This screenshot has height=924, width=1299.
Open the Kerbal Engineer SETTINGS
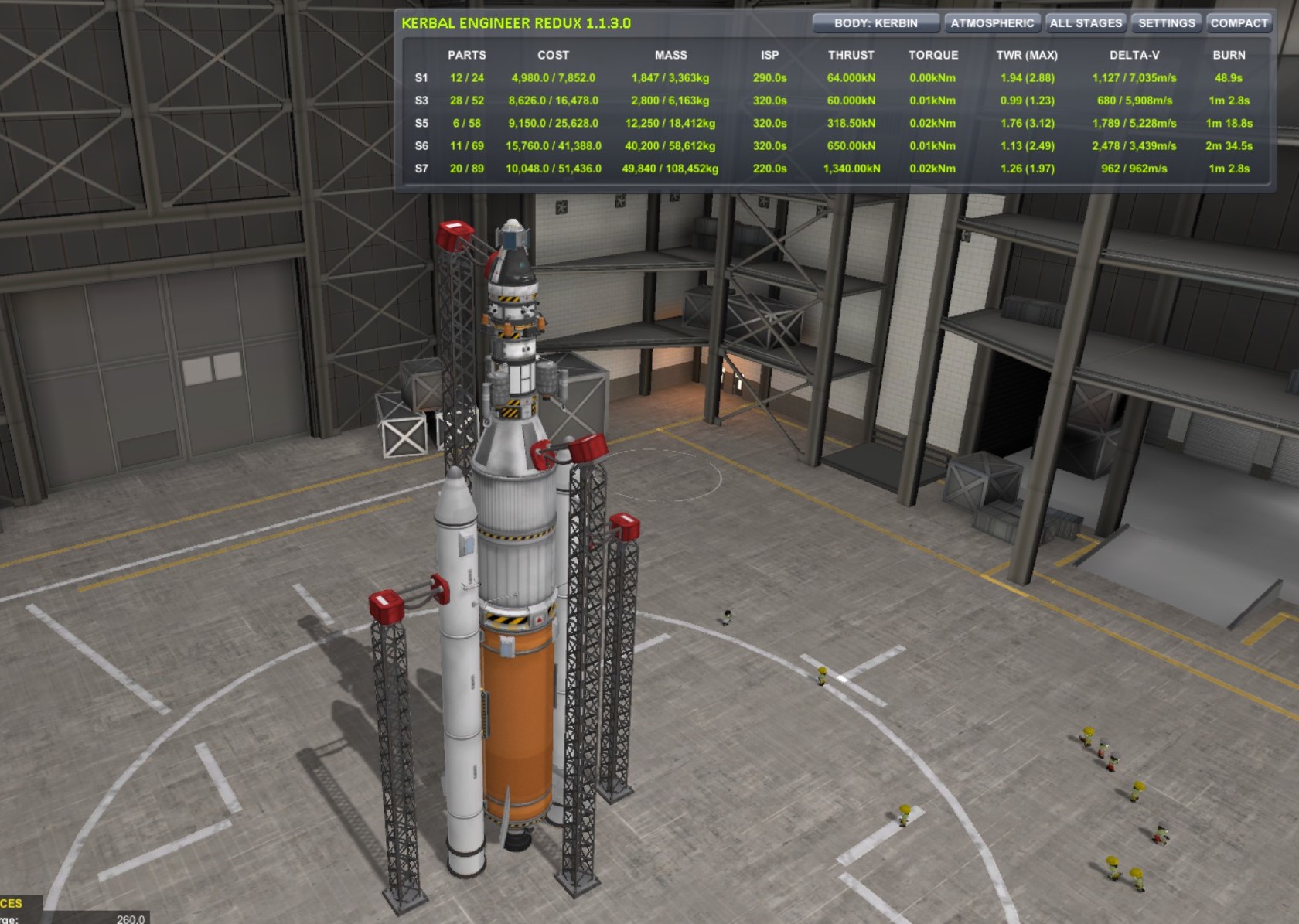pos(1166,23)
